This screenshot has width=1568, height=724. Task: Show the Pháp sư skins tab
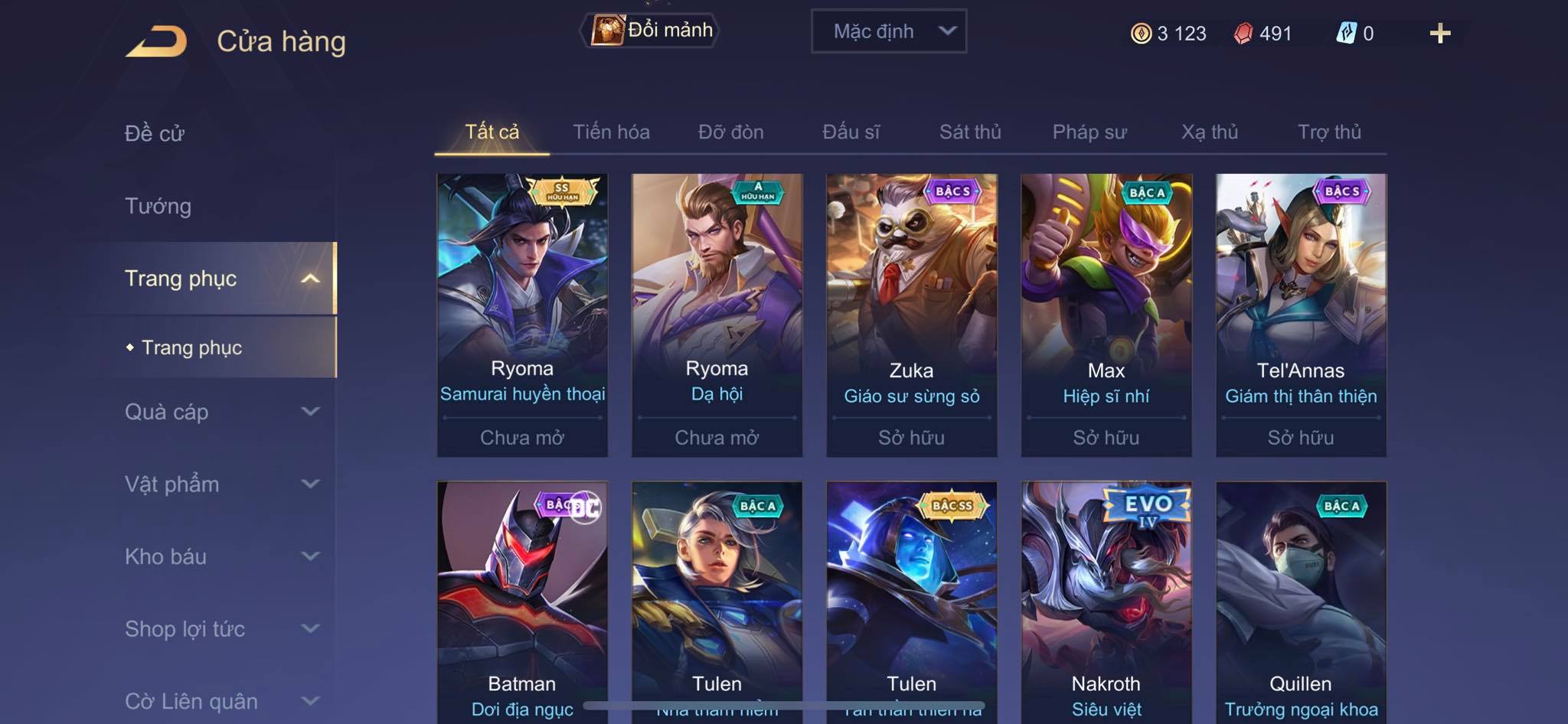(1089, 132)
